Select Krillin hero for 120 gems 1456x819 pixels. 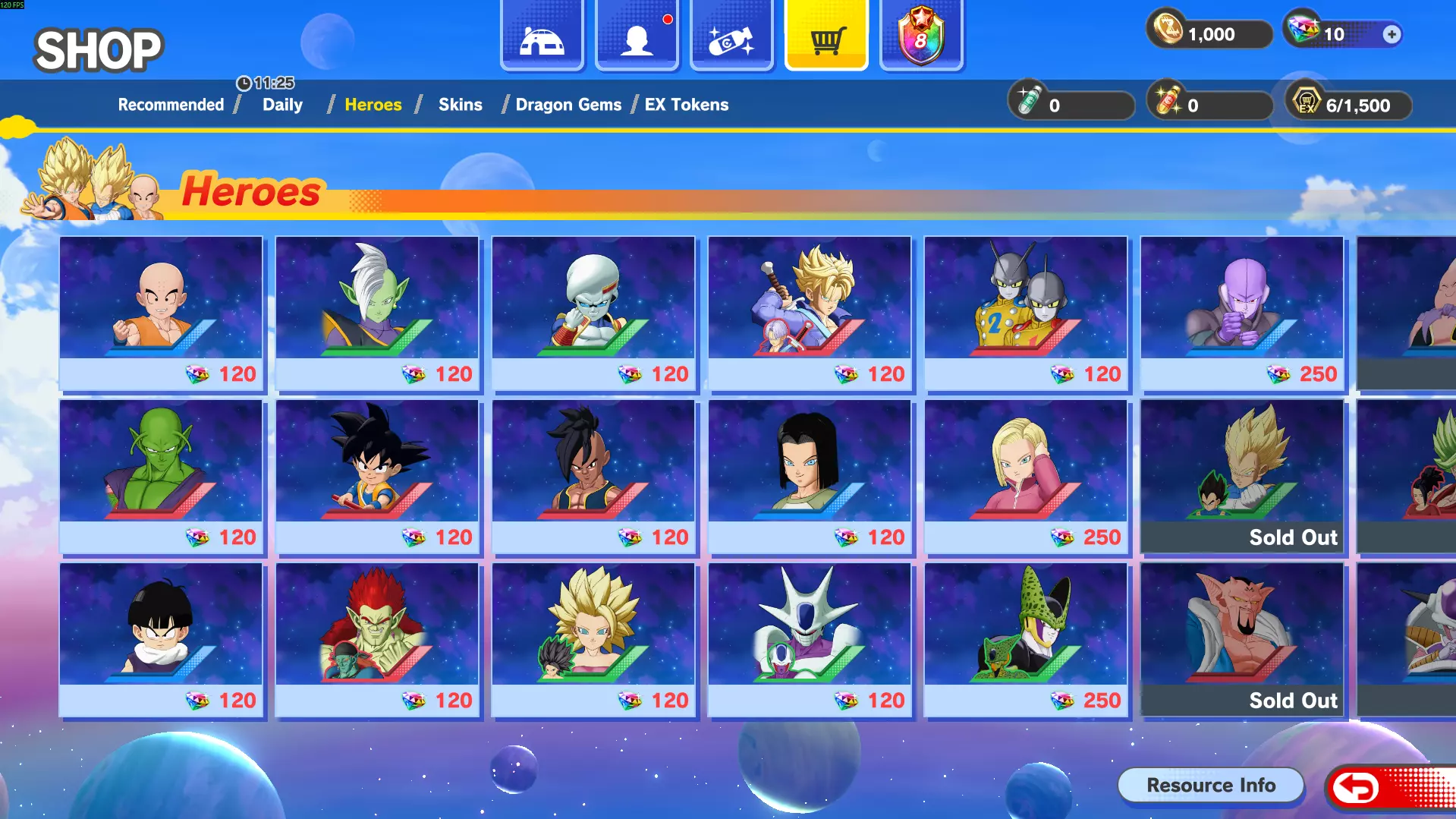pyautogui.click(x=161, y=313)
